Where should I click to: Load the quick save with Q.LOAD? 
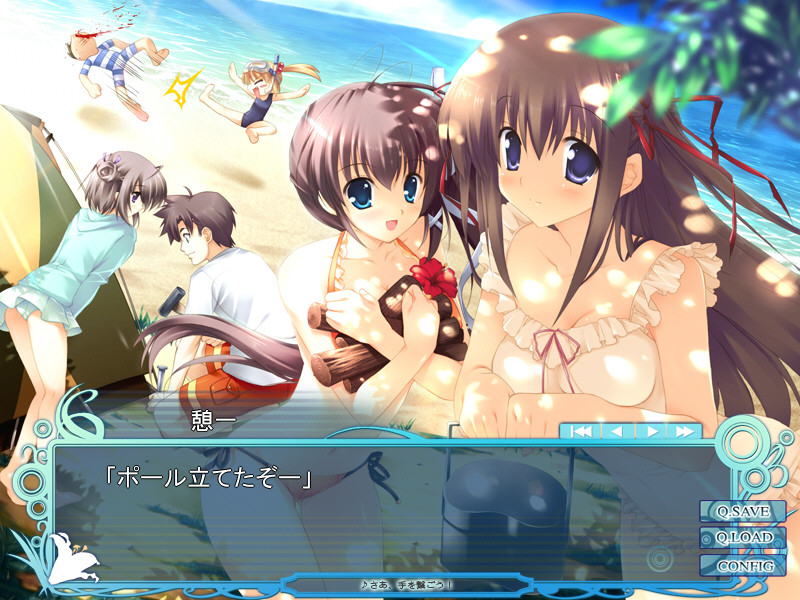pos(742,538)
